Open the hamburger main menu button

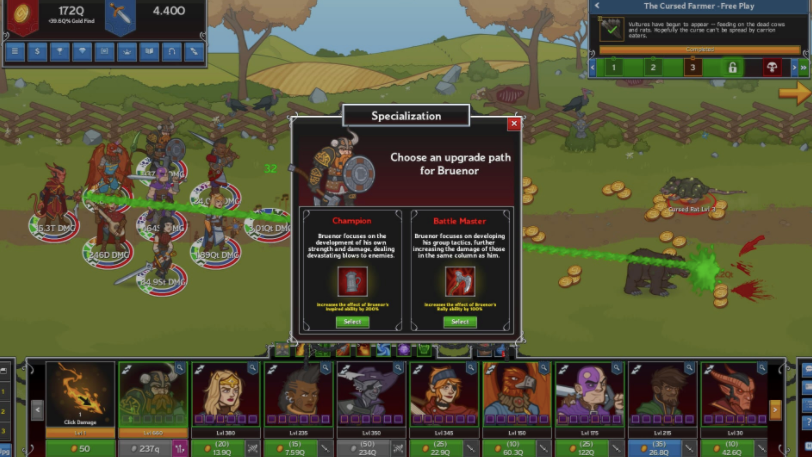click(16, 51)
